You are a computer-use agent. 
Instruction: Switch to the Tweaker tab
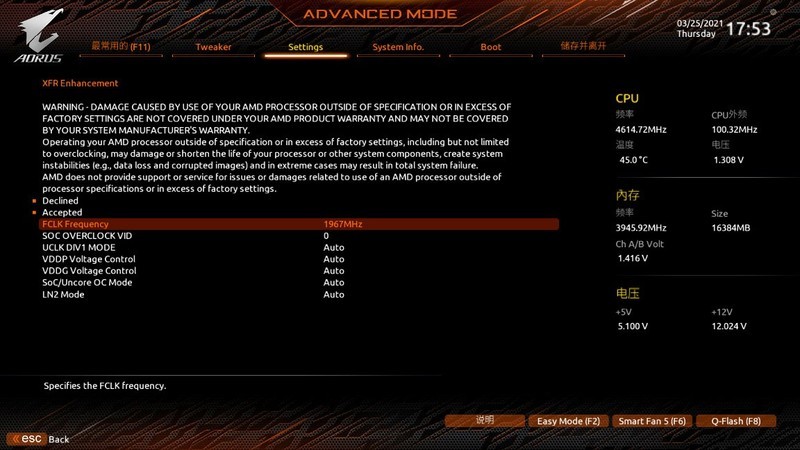[213, 47]
